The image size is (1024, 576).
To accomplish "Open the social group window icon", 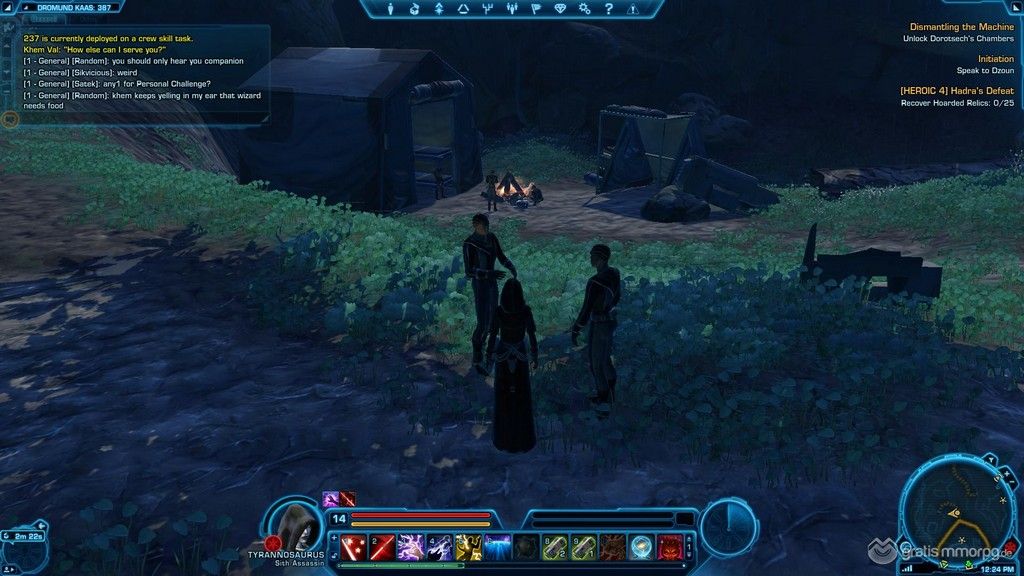I will (511, 9).
